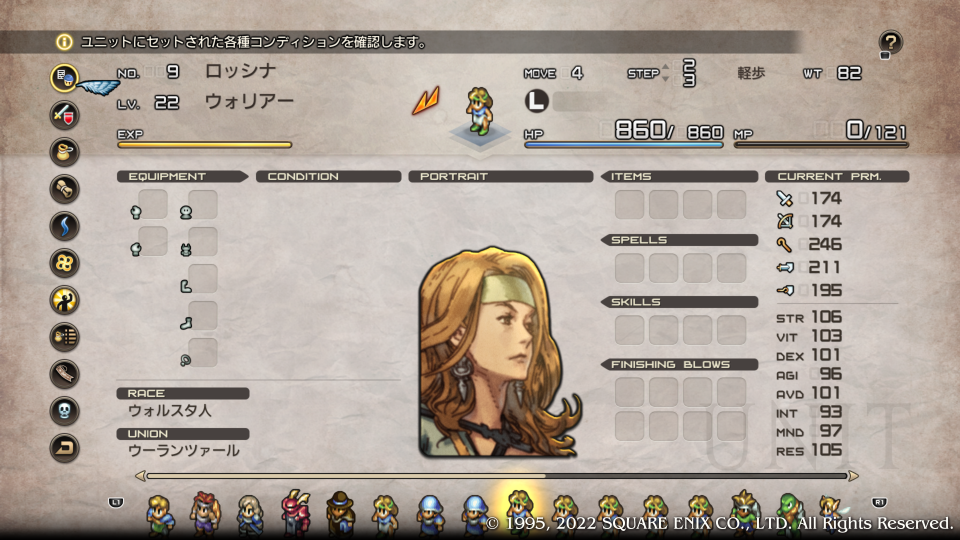Image resolution: width=960 pixels, height=540 pixels.
Task: Choose the pink armored unit in roster
Action: coord(296,512)
